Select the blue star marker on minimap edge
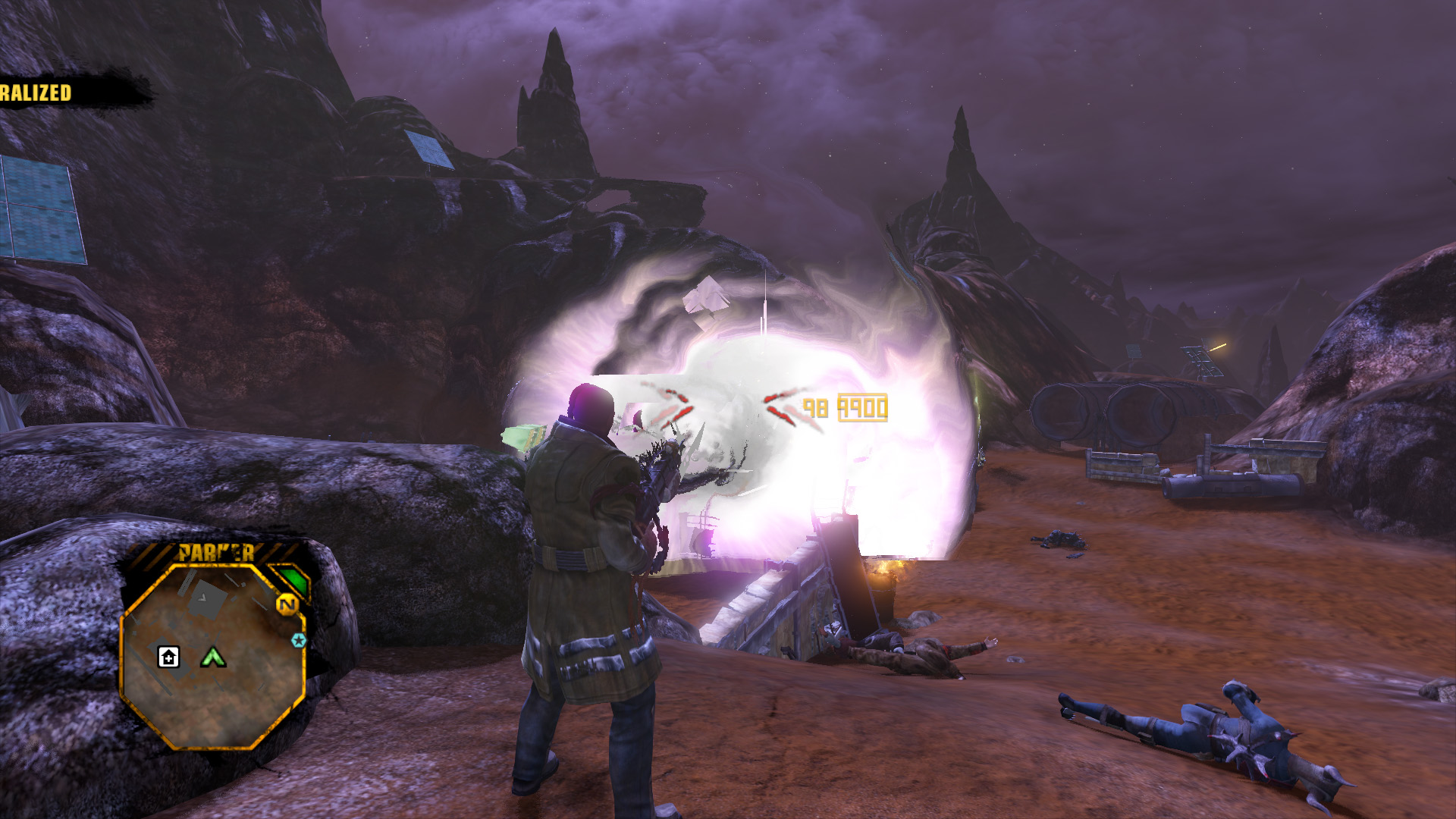Screen dimensions: 1456x819 [299, 641]
